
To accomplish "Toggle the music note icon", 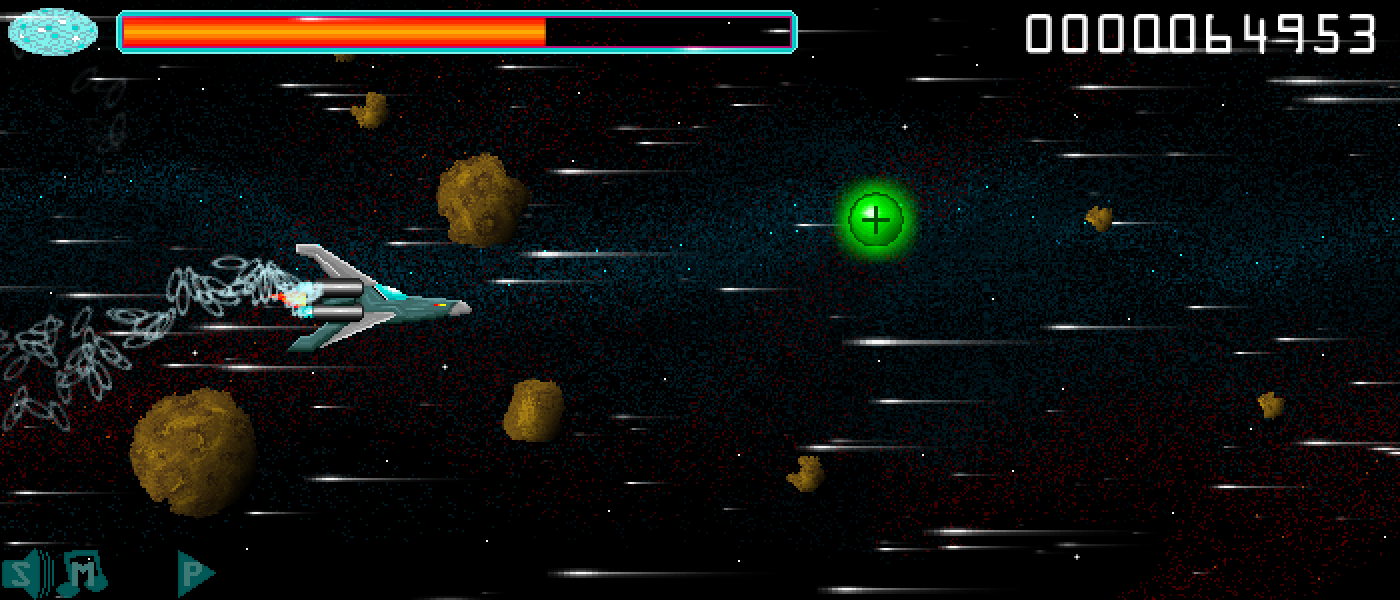I will point(82,572).
